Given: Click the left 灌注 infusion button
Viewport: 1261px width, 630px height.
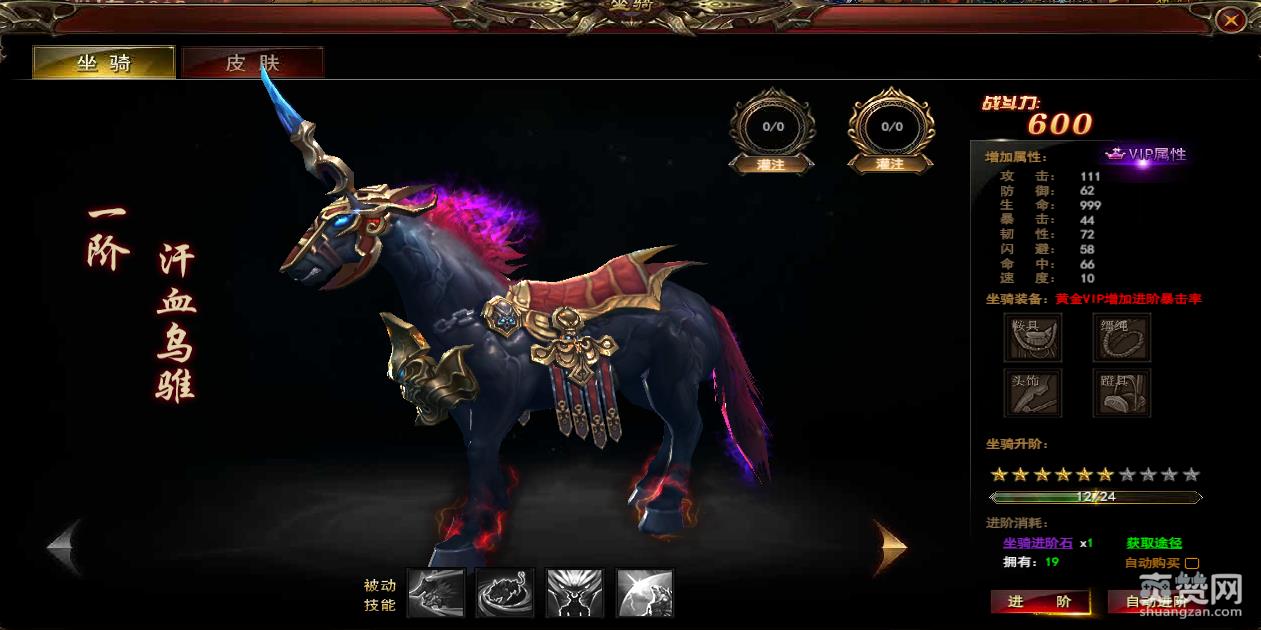Looking at the screenshot, I should pos(772,164).
